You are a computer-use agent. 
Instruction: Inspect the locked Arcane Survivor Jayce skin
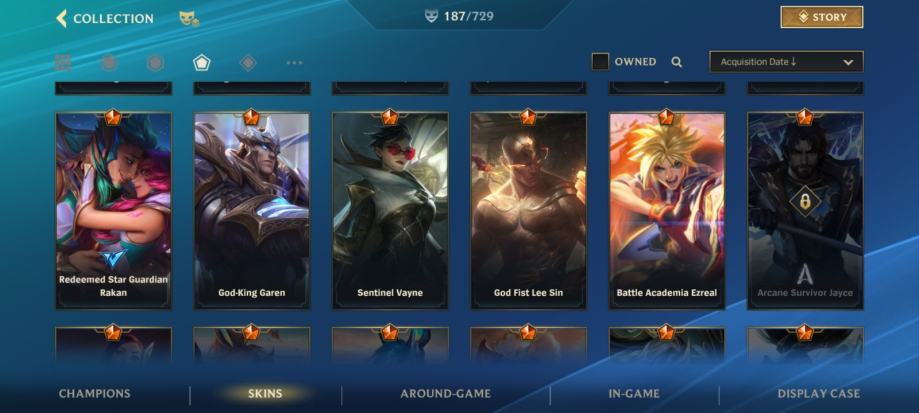pos(805,210)
